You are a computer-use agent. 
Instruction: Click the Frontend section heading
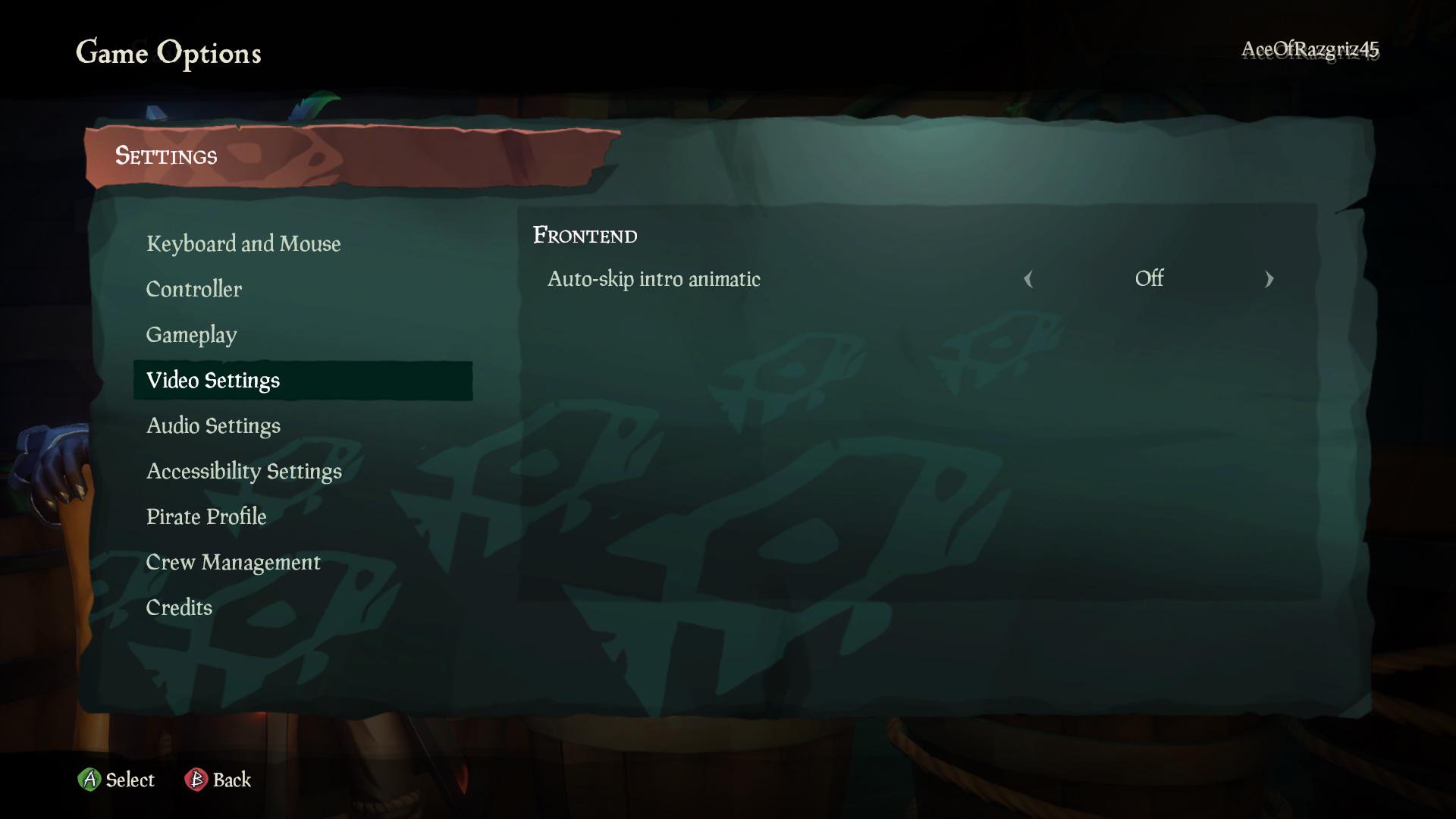click(x=585, y=235)
